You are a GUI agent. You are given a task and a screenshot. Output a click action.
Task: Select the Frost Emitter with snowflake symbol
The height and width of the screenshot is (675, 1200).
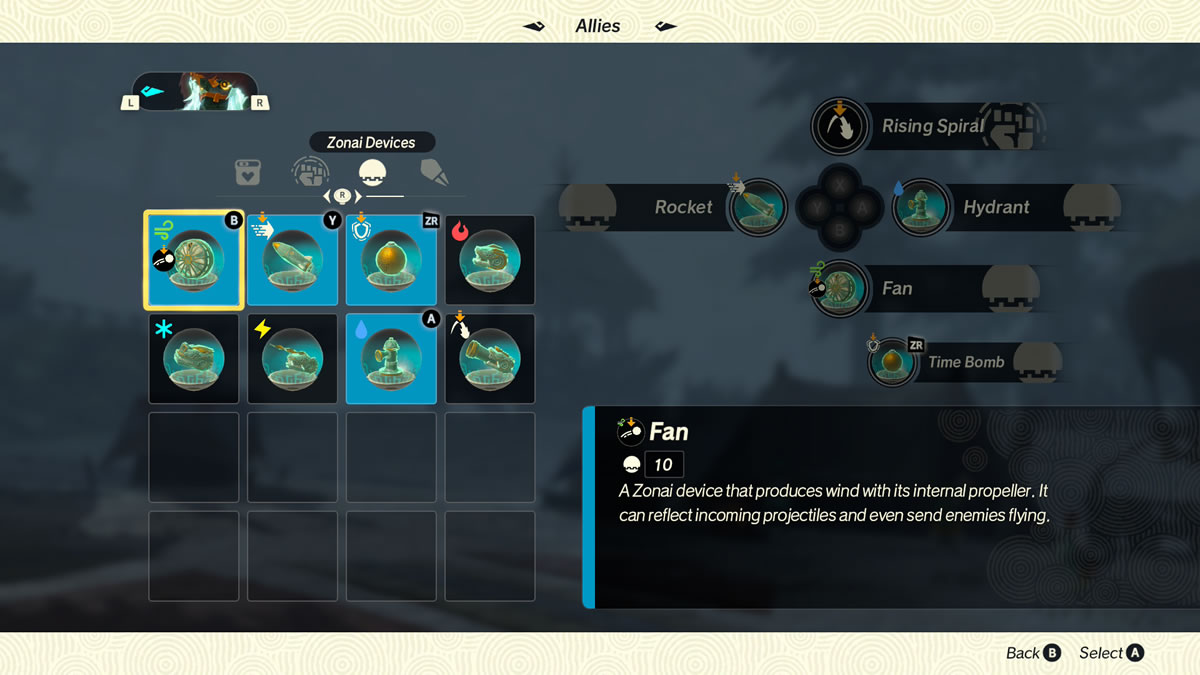(x=194, y=358)
